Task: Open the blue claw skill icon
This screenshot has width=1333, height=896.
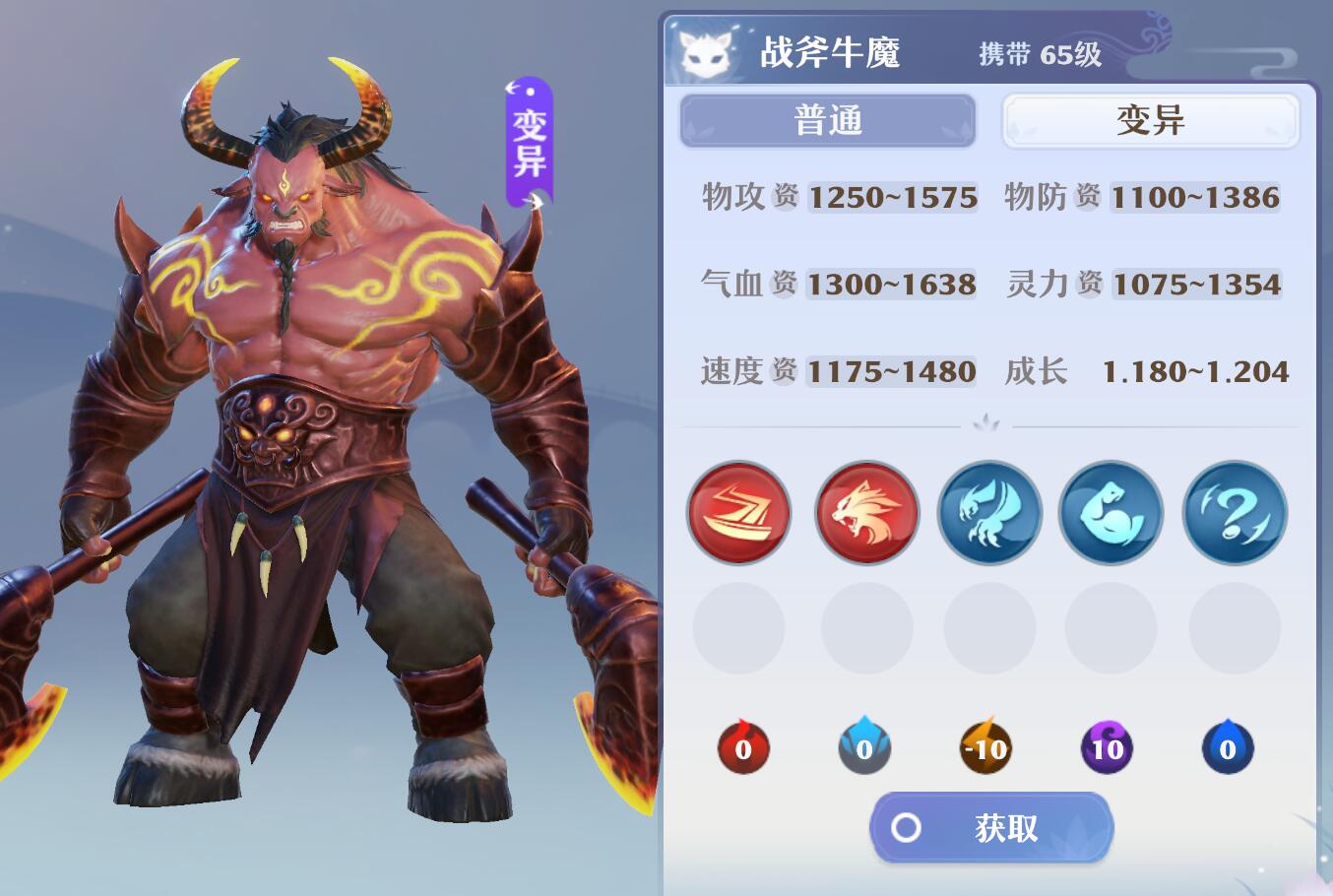Action: [988, 513]
